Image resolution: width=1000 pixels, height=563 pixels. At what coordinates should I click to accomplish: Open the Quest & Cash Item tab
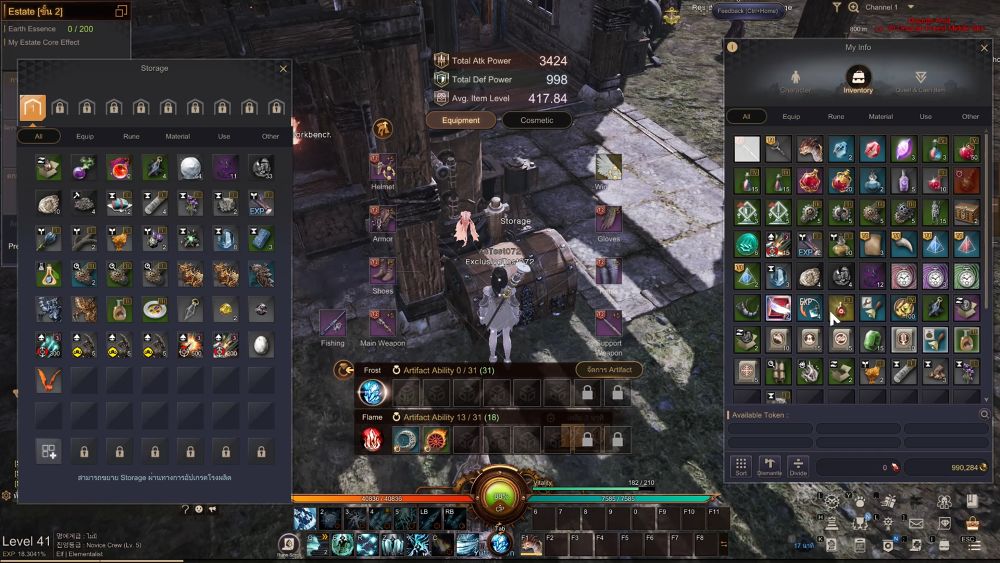(920, 80)
